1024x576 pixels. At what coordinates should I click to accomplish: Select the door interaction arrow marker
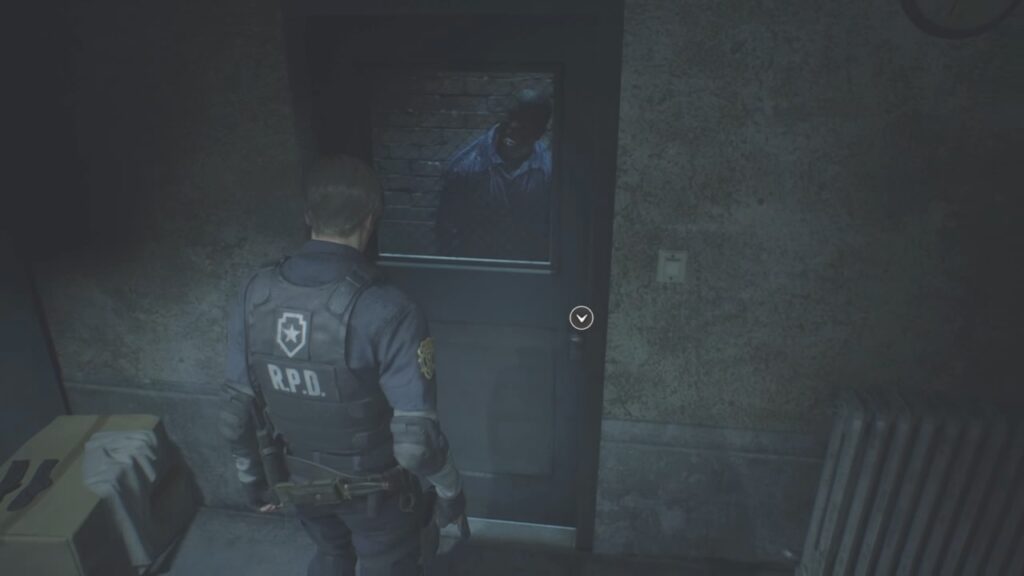[x=581, y=318]
